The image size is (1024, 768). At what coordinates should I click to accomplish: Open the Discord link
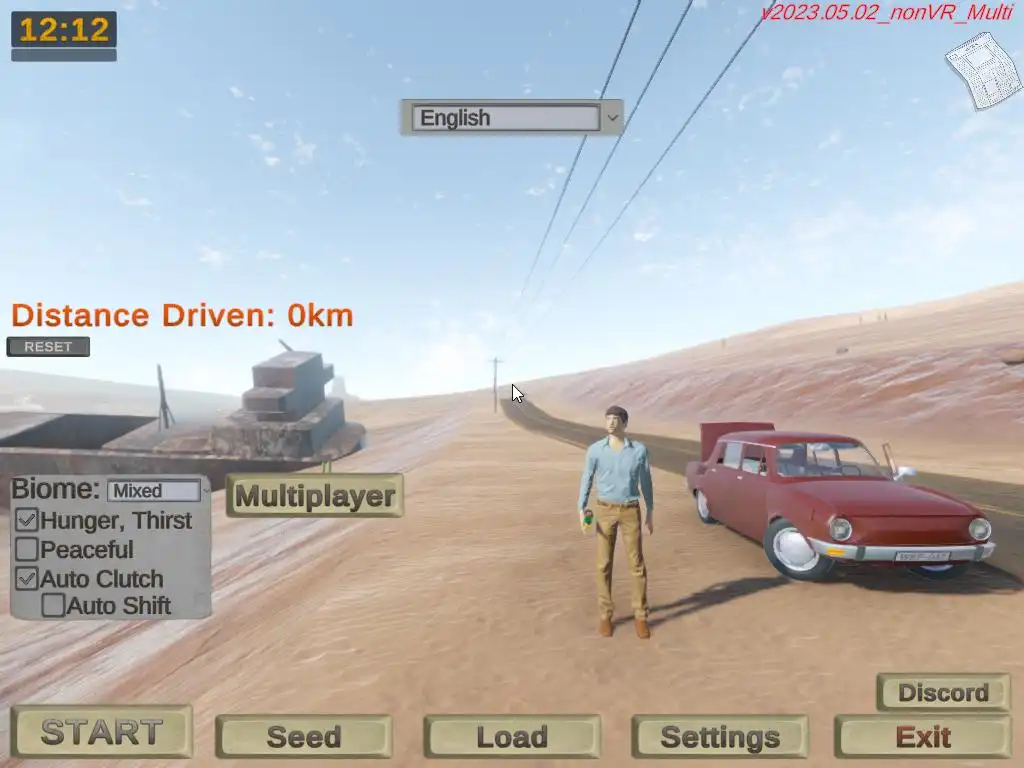943,692
